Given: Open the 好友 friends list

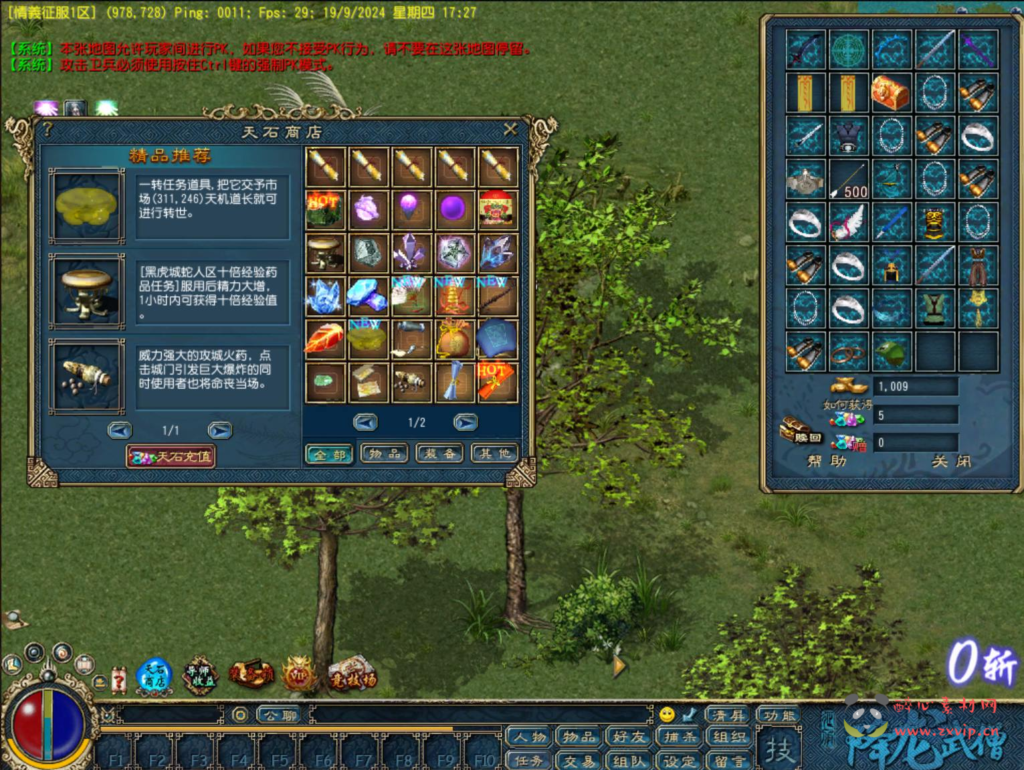Looking at the screenshot, I should point(630,738).
